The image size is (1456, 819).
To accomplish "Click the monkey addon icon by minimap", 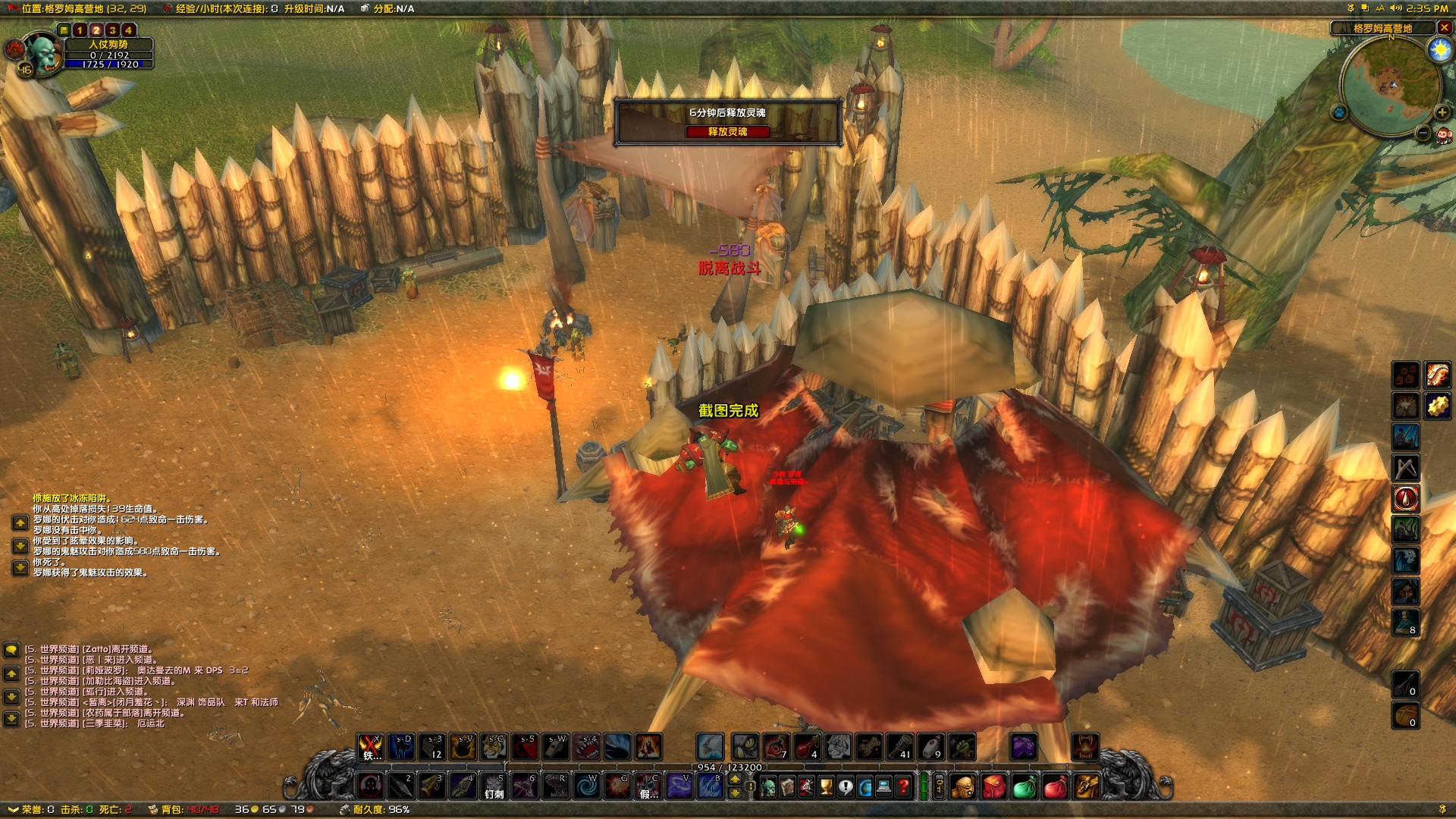I will pyautogui.click(x=1443, y=135).
